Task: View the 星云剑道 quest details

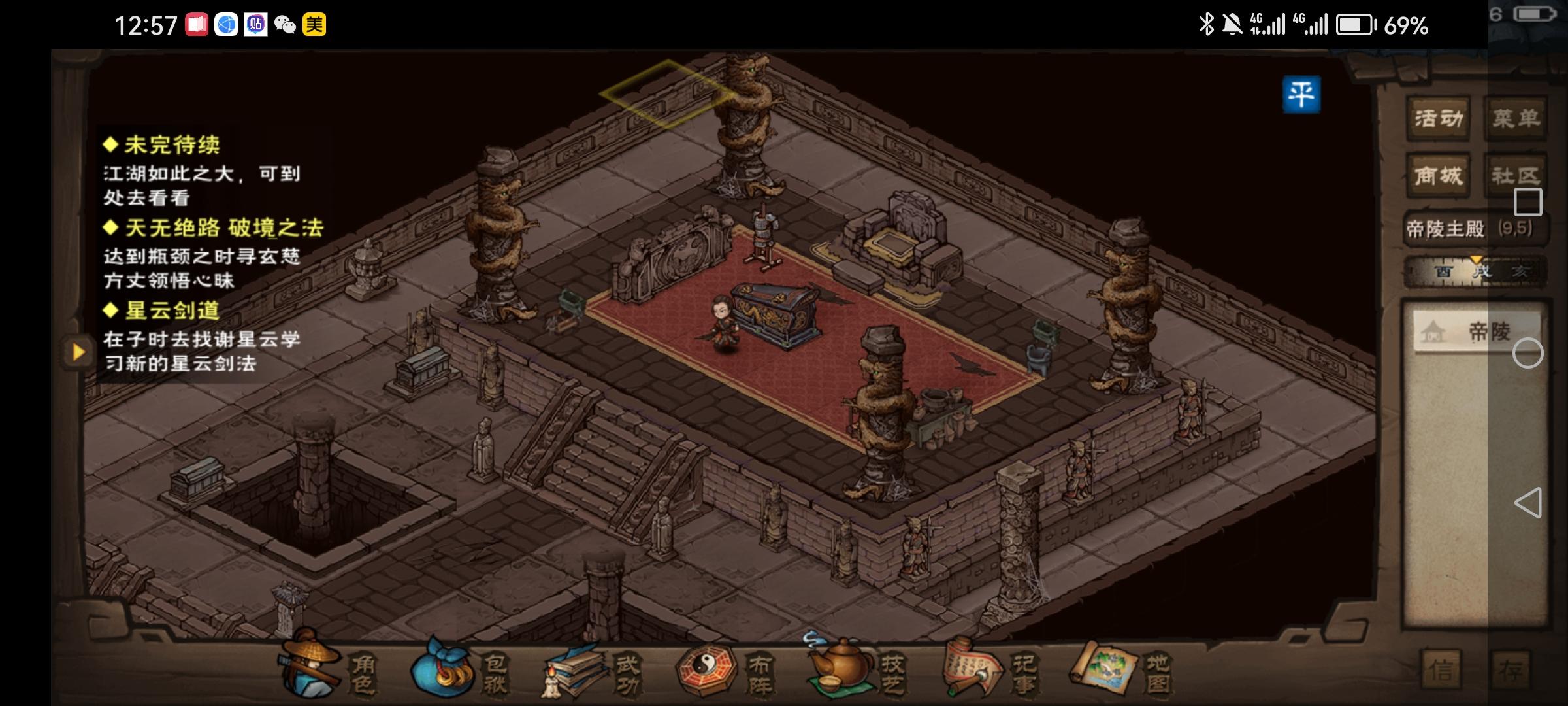Action: (172, 311)
